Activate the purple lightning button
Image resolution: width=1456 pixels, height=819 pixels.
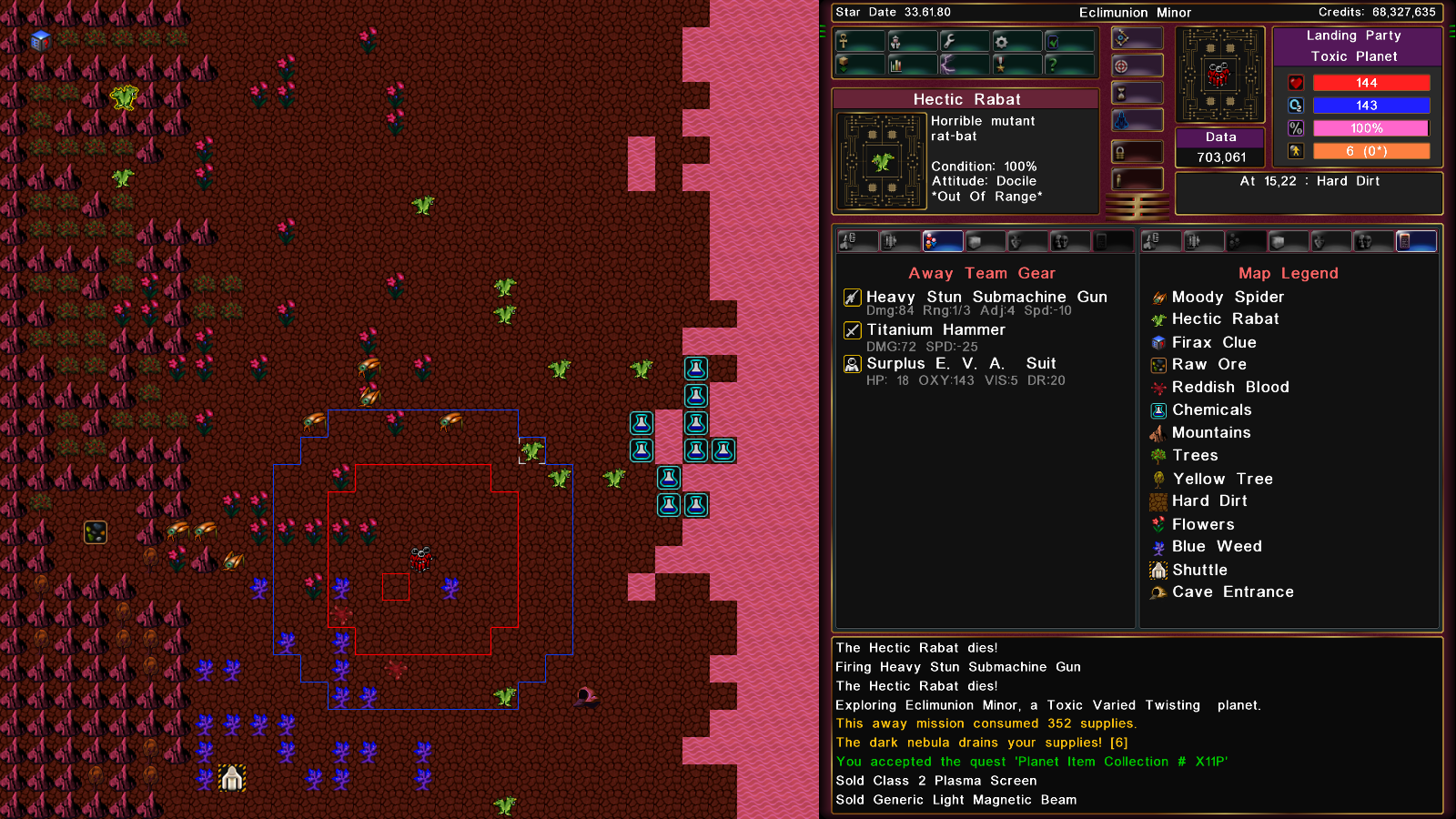click(965, 65)
